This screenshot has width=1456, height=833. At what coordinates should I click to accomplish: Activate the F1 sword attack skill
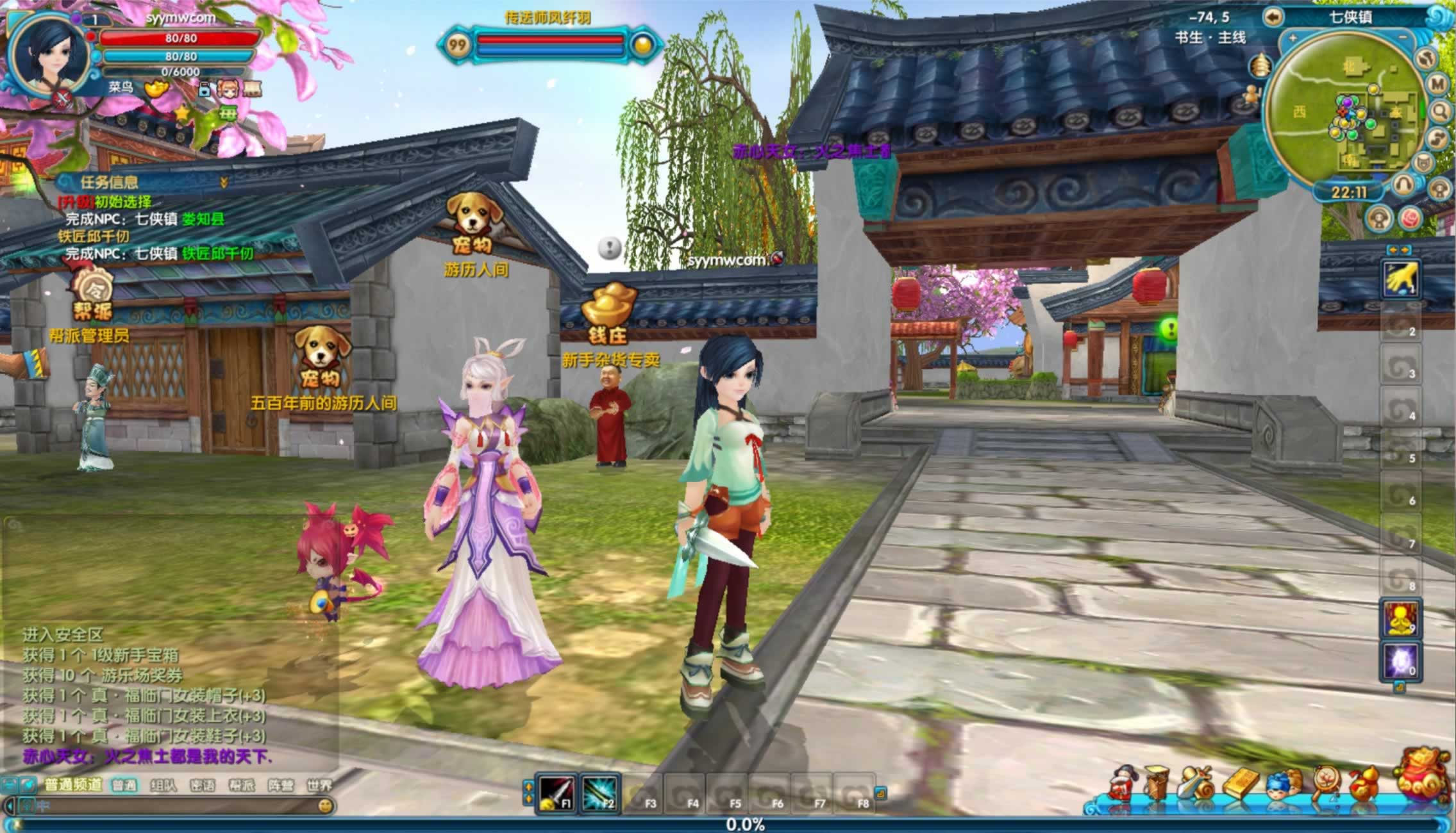tap(556, 793)
